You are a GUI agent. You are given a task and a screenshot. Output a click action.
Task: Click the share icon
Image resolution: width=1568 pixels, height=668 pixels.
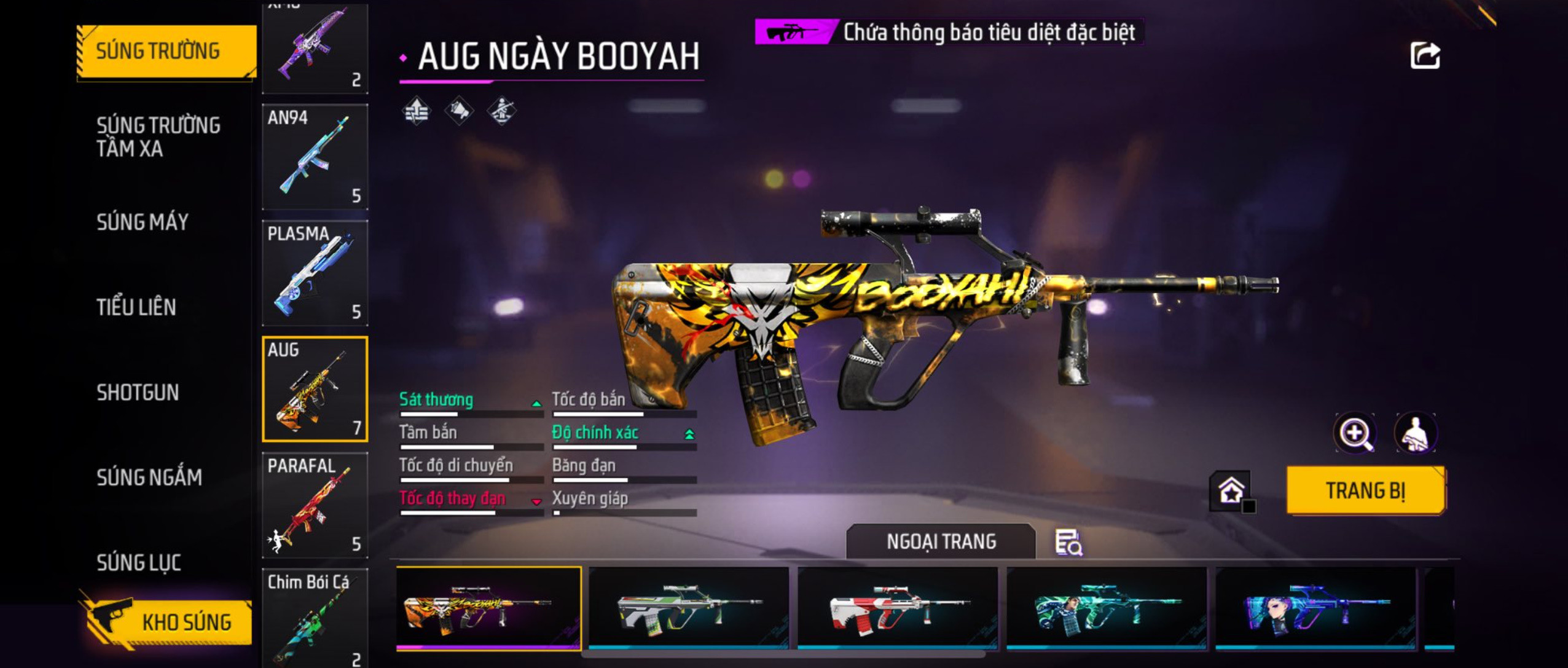tap(1425, 56)
